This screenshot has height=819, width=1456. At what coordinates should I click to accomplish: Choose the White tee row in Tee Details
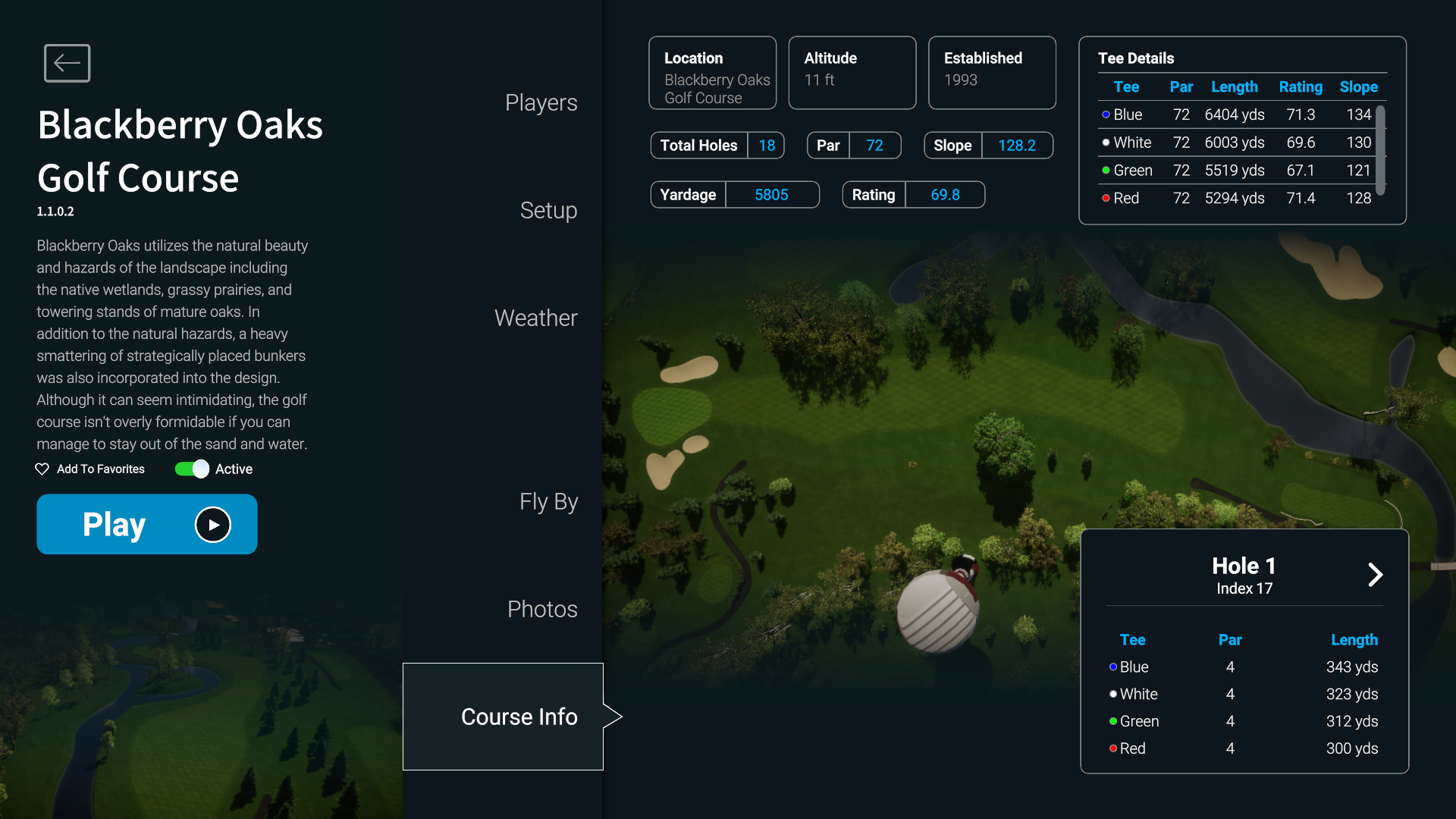pyautogui.click(x=1236, y=143)
